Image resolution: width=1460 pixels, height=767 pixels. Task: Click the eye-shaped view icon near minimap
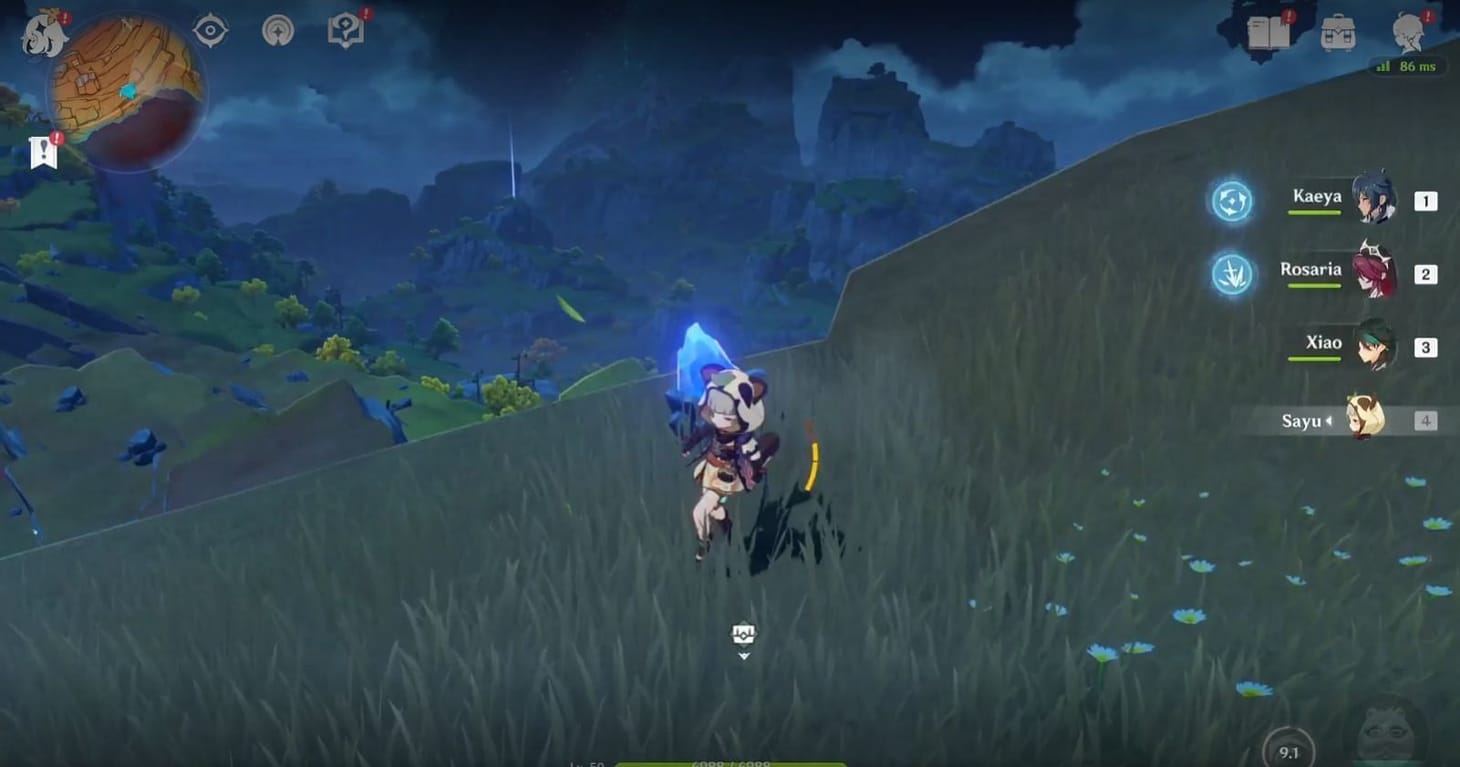[x=208, y=30]
